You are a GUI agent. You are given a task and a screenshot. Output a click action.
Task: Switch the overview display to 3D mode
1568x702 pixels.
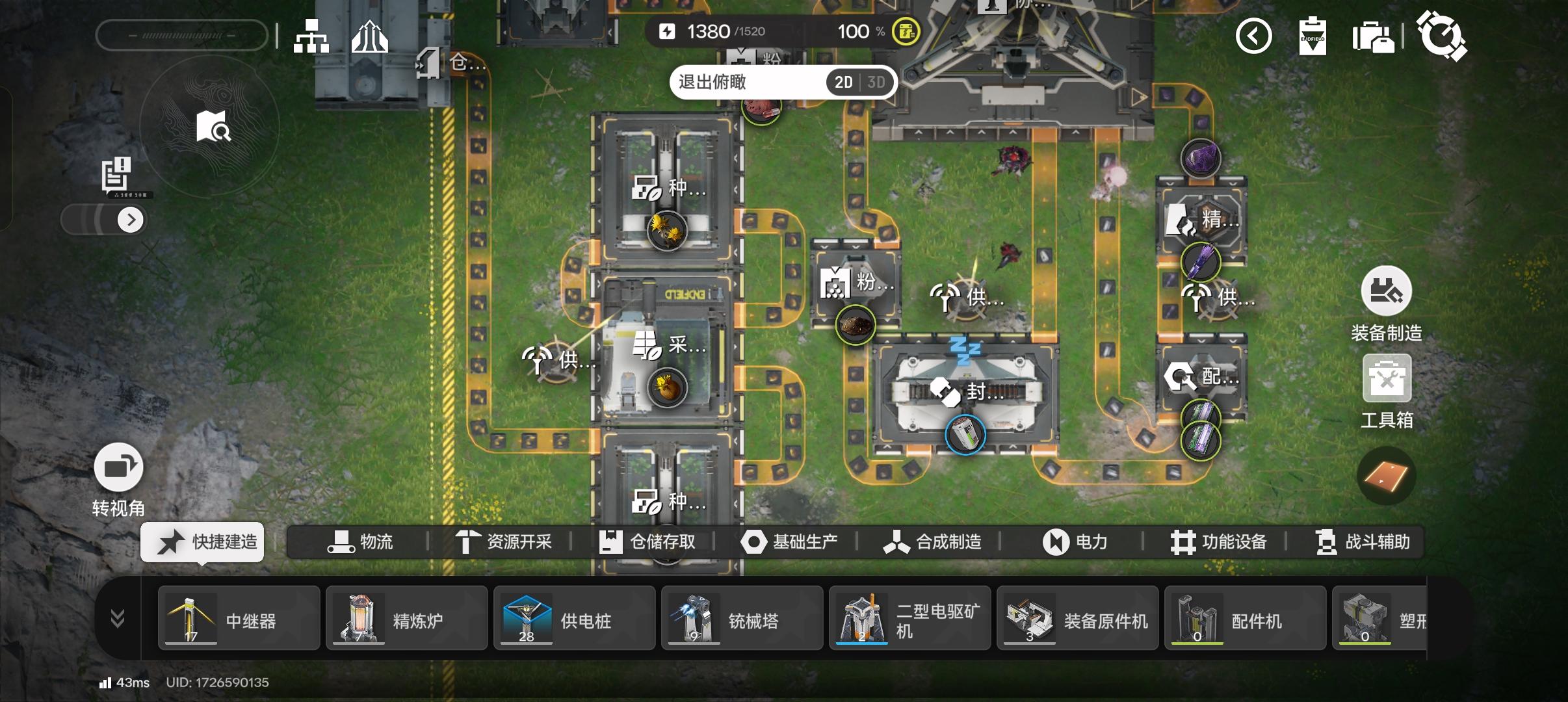pyautogui.click(x=876, y=82)
